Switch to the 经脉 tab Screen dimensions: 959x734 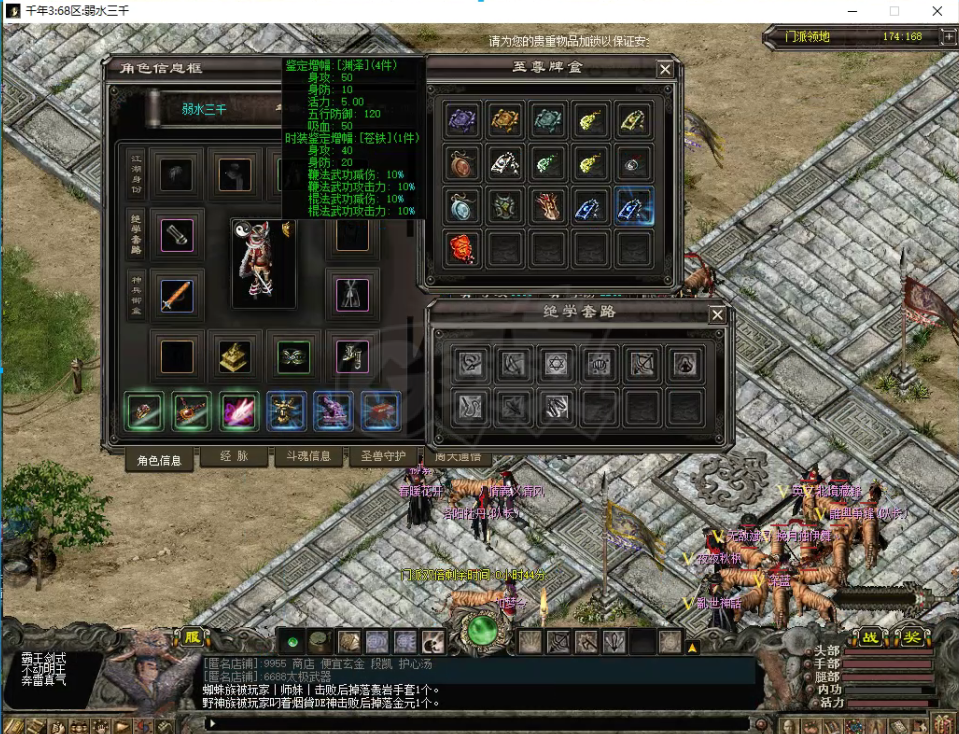click(x=233, y=457)
